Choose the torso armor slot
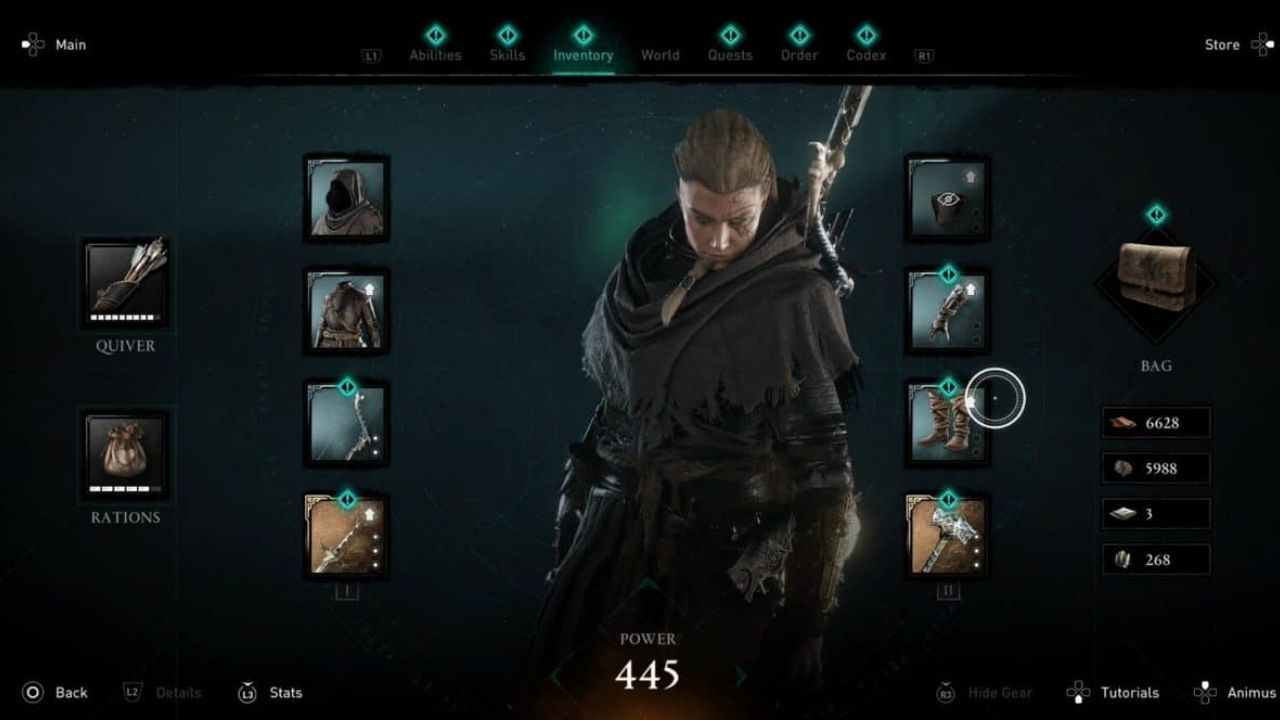1280x720 pixels. click(347, 311)
